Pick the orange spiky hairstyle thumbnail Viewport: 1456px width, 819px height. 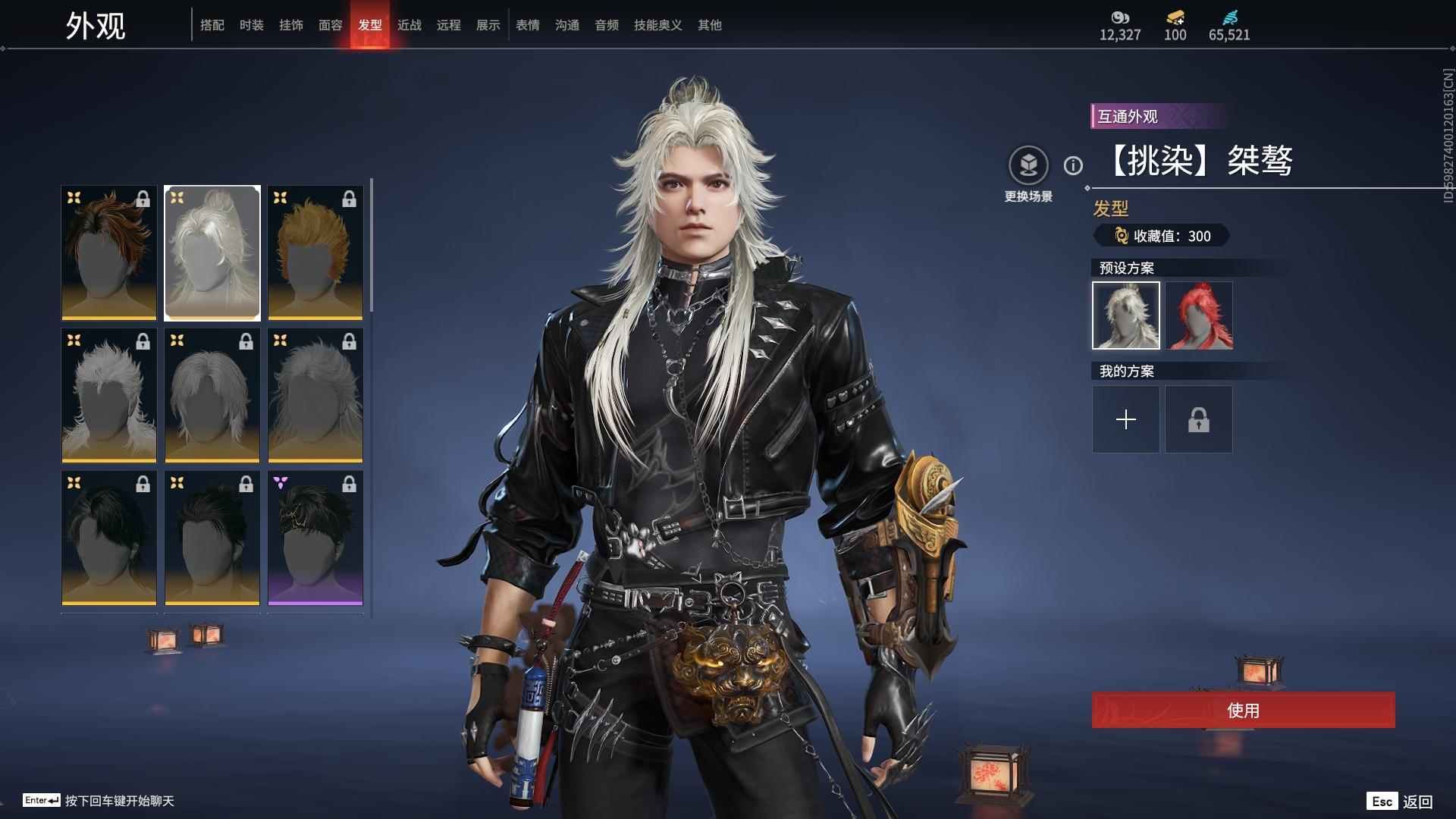pos(315,253)
